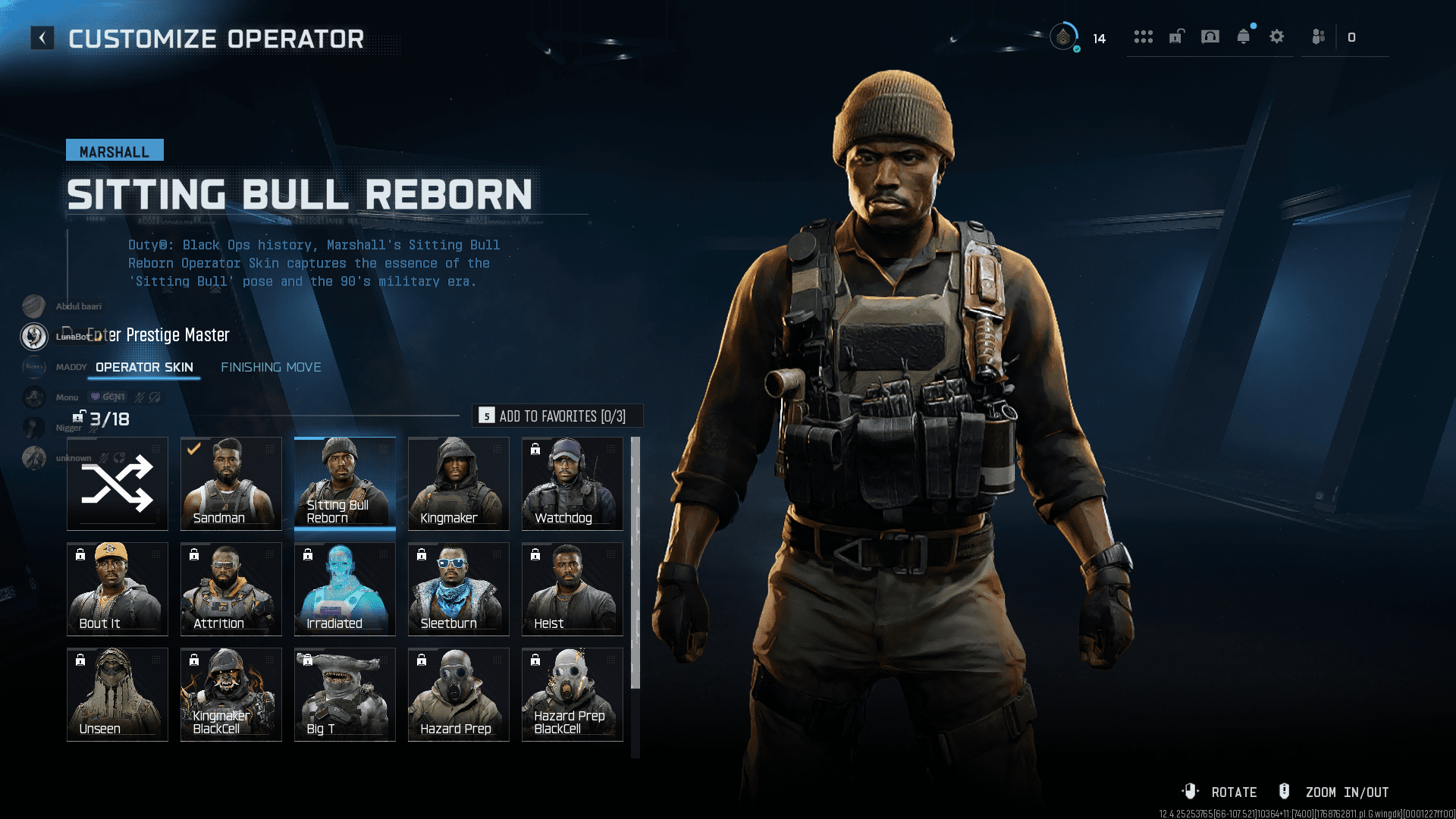Switch to the Finishing Move tab
The width and height of the screenshot is (1456, 819).
pos(271,367)
